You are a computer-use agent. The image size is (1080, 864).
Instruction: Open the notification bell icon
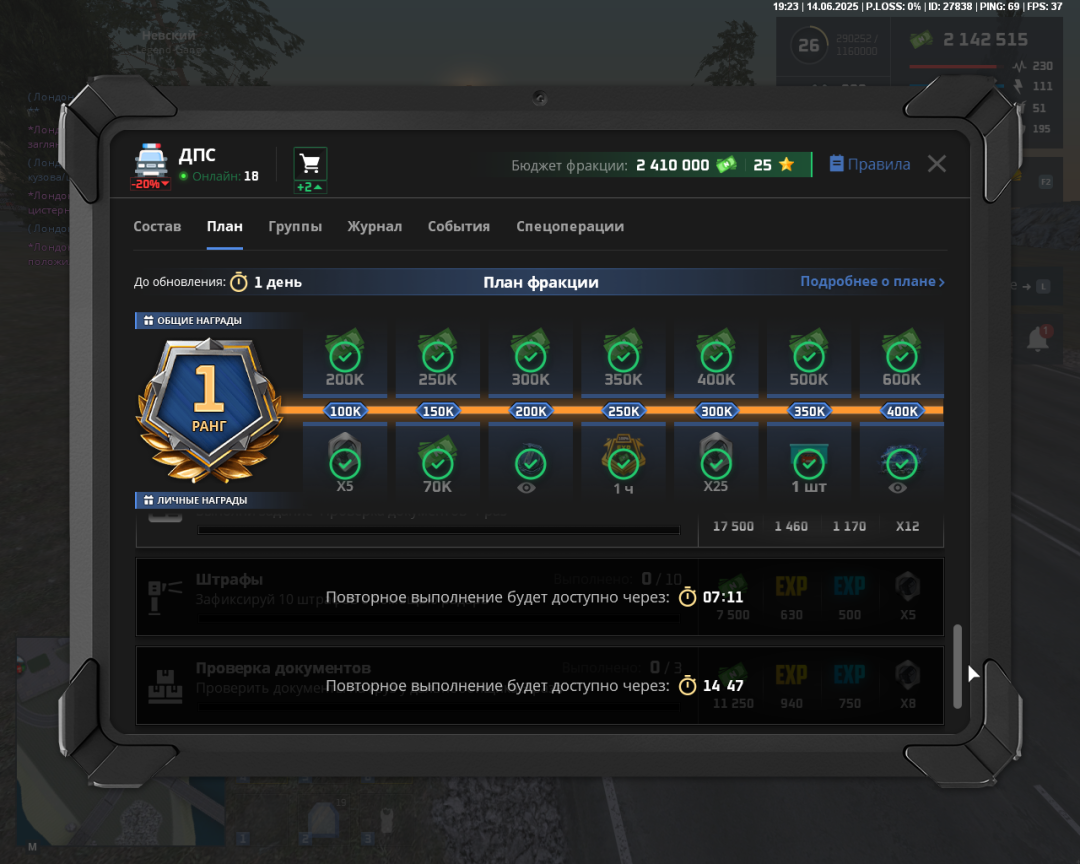pos(1037,340)
